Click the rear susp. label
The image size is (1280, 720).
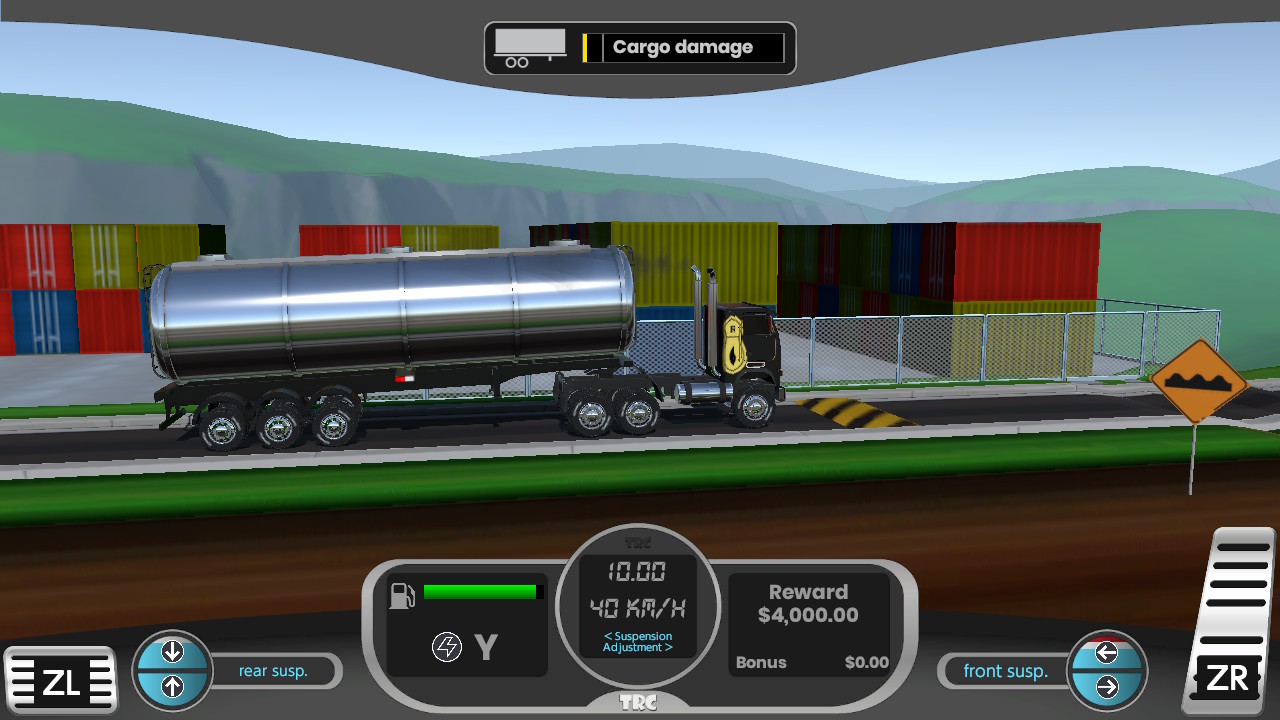[274, 671]
